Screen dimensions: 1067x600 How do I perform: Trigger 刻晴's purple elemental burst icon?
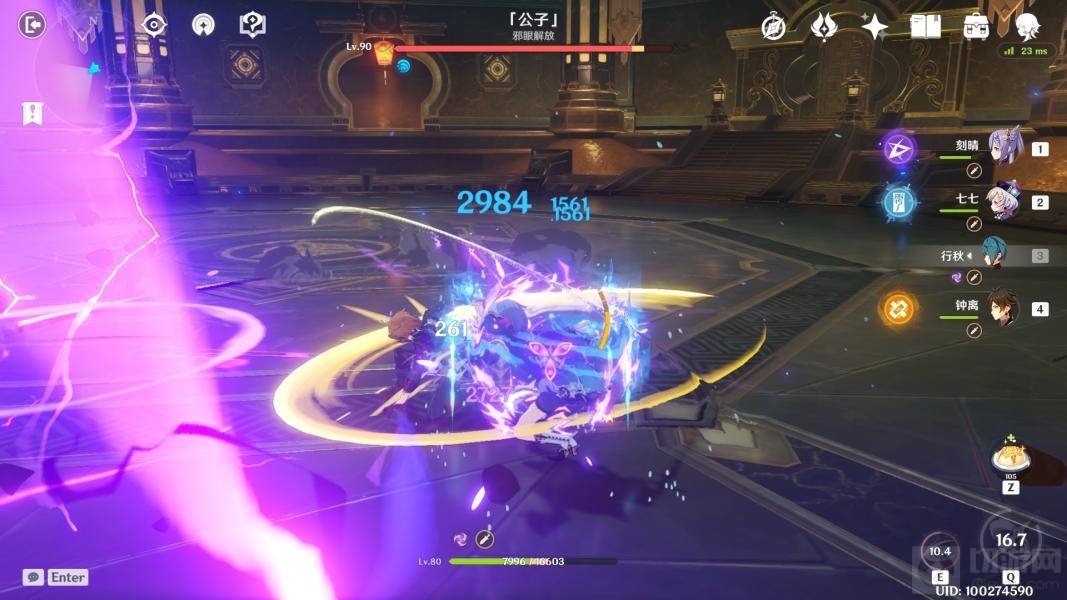tap(898, 150)
